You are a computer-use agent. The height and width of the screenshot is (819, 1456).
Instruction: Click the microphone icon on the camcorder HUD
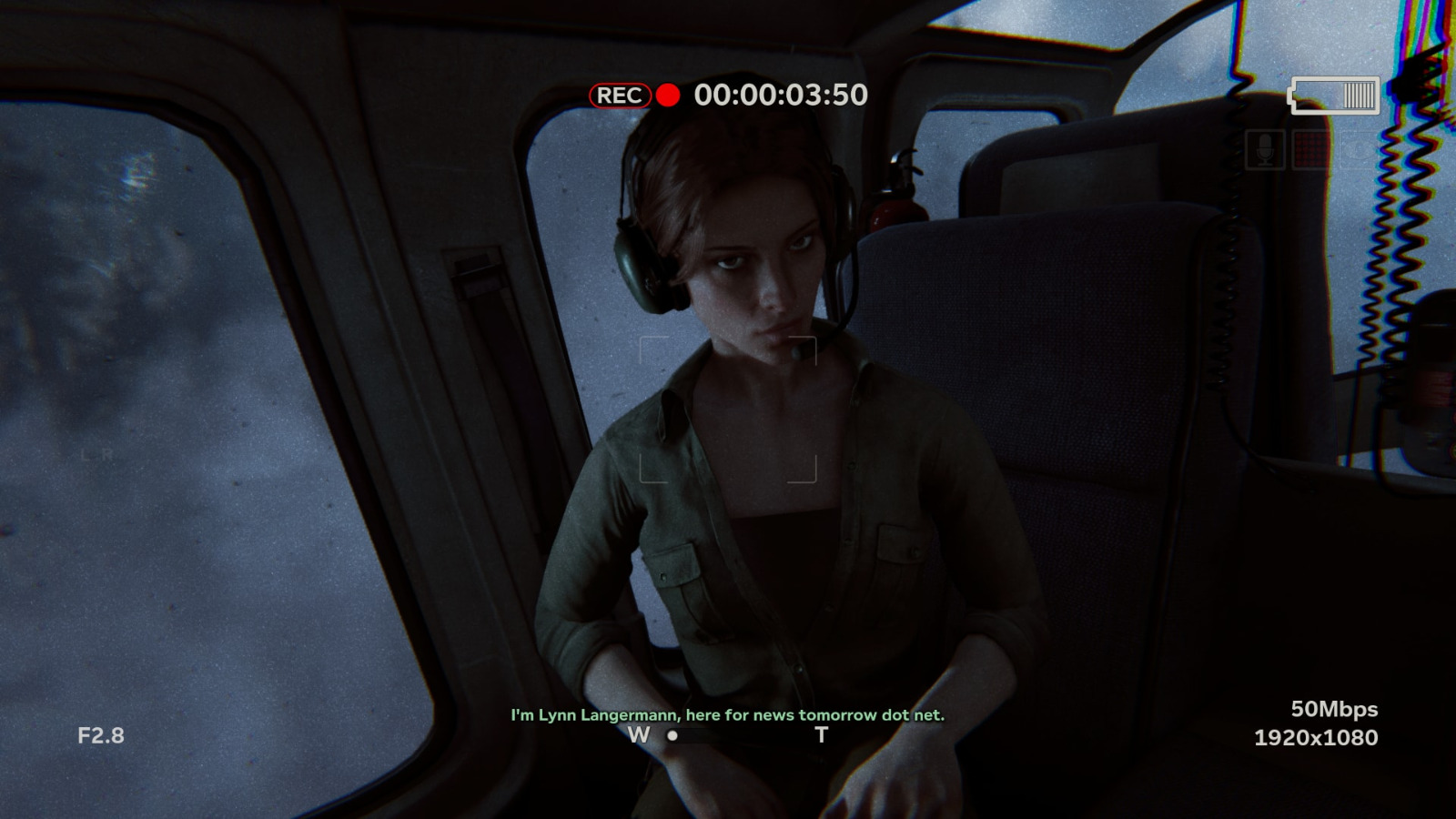click(1265, 150)
